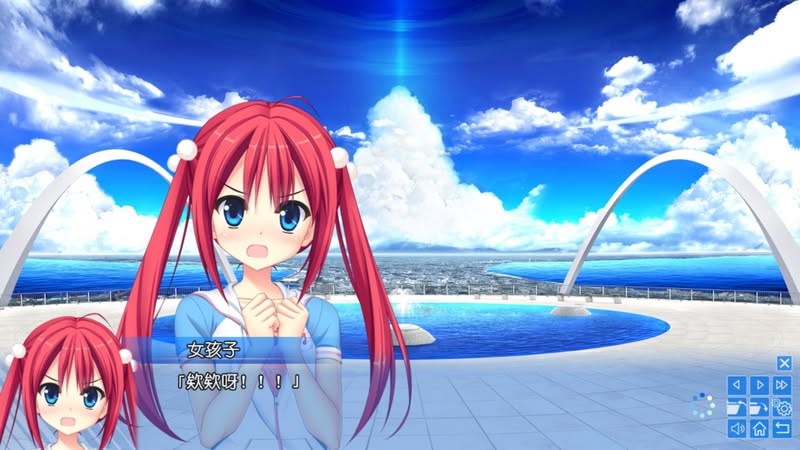Go back with the left triangle button
This screenshot has height=450, width=800.
tap(737, 384)
